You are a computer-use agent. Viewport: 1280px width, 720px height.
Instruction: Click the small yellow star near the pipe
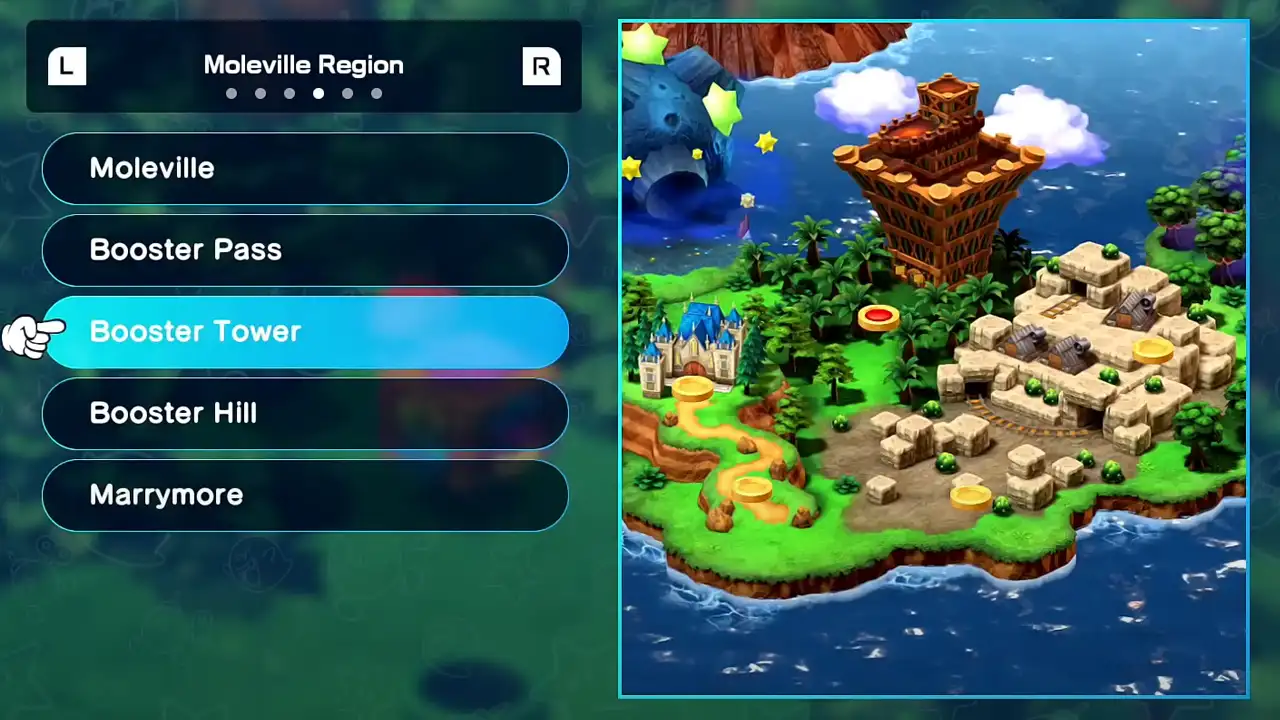[695, 153]
